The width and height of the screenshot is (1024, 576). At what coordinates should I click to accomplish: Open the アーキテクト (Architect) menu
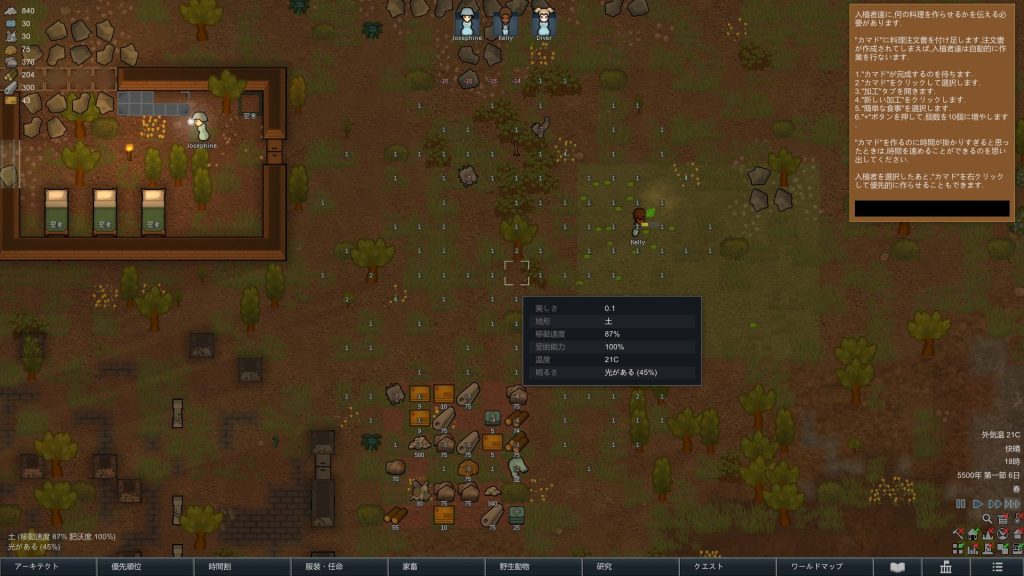point(45,567)
